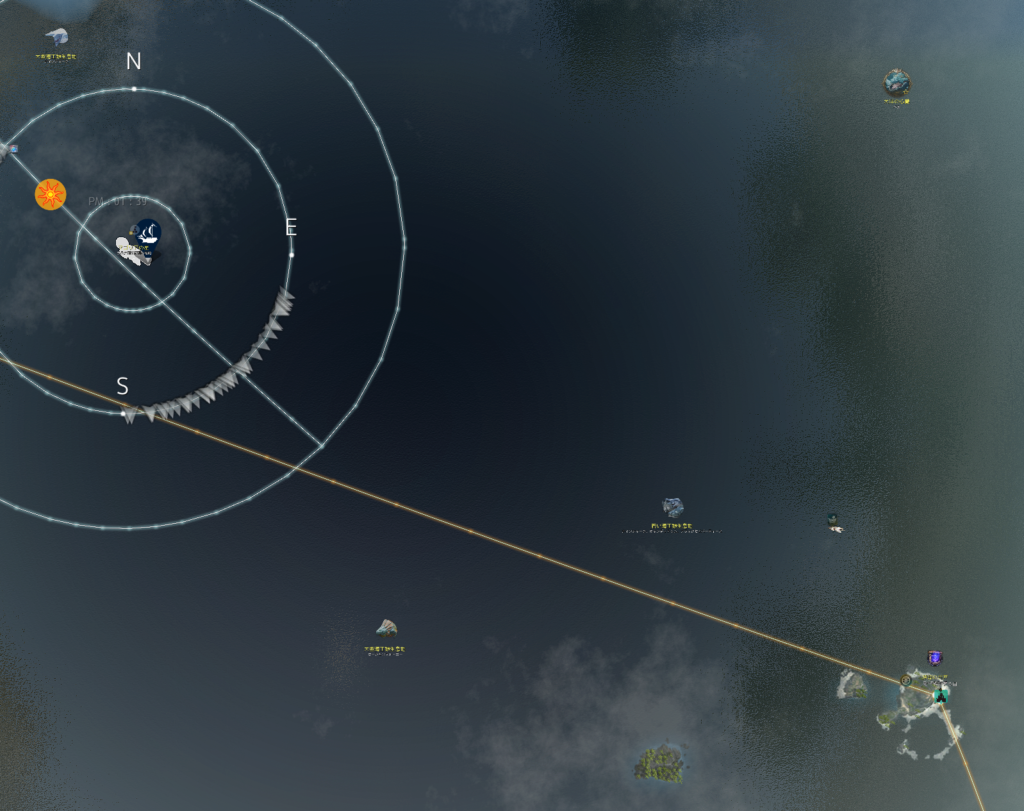Click the teal marker on the island
Viewport: 1024px width, 811px height.
tap(940, 694)
